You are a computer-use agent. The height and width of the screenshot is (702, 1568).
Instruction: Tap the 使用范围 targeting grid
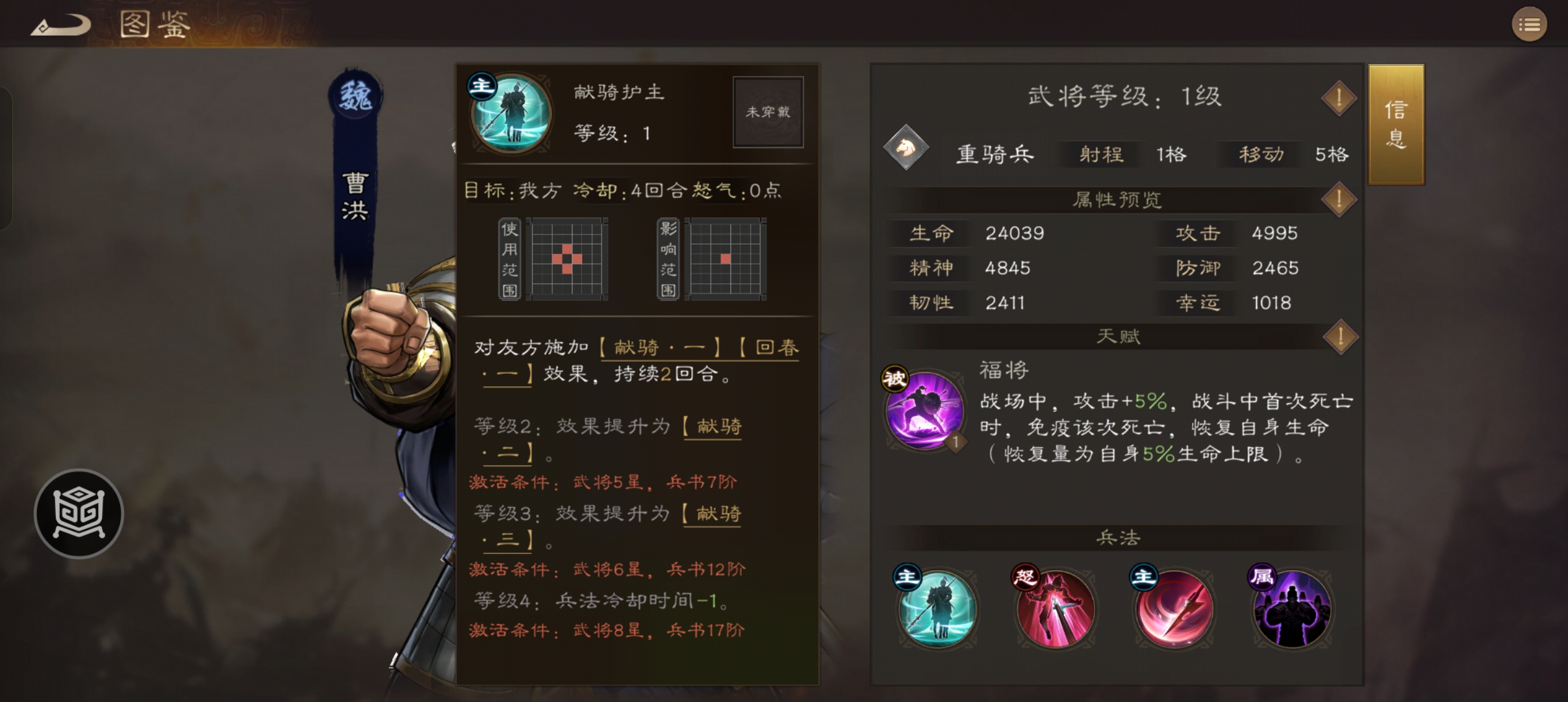pyautogui.click(x=567, y=260)
